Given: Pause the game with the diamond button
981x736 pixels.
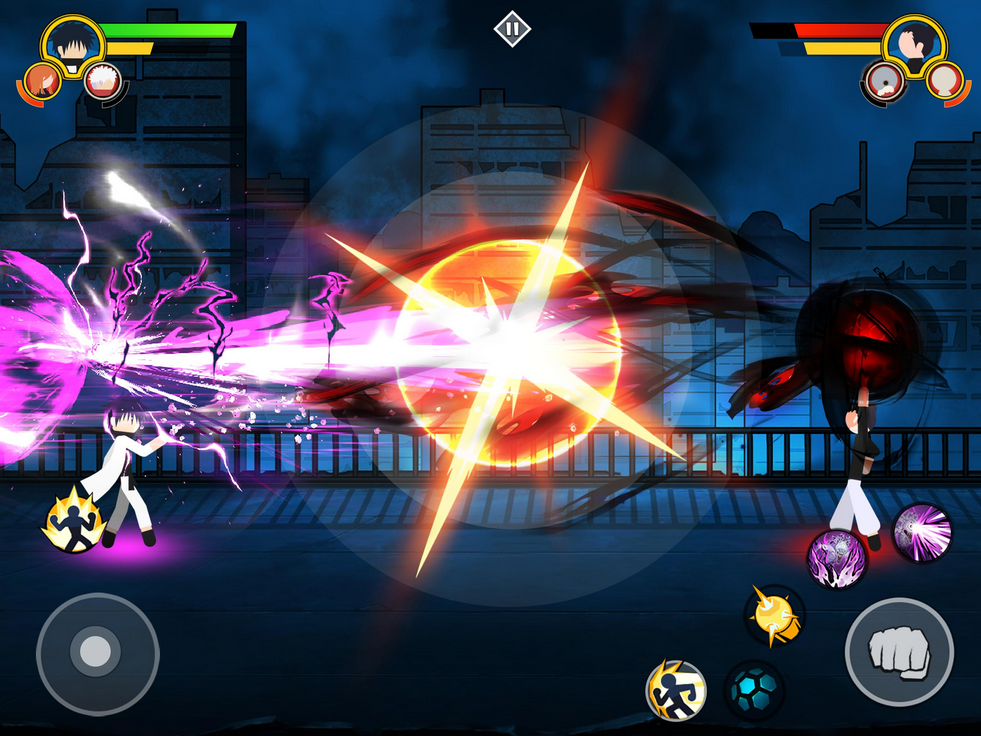Looking at the screenshot, I should click(x=511, y=29).
